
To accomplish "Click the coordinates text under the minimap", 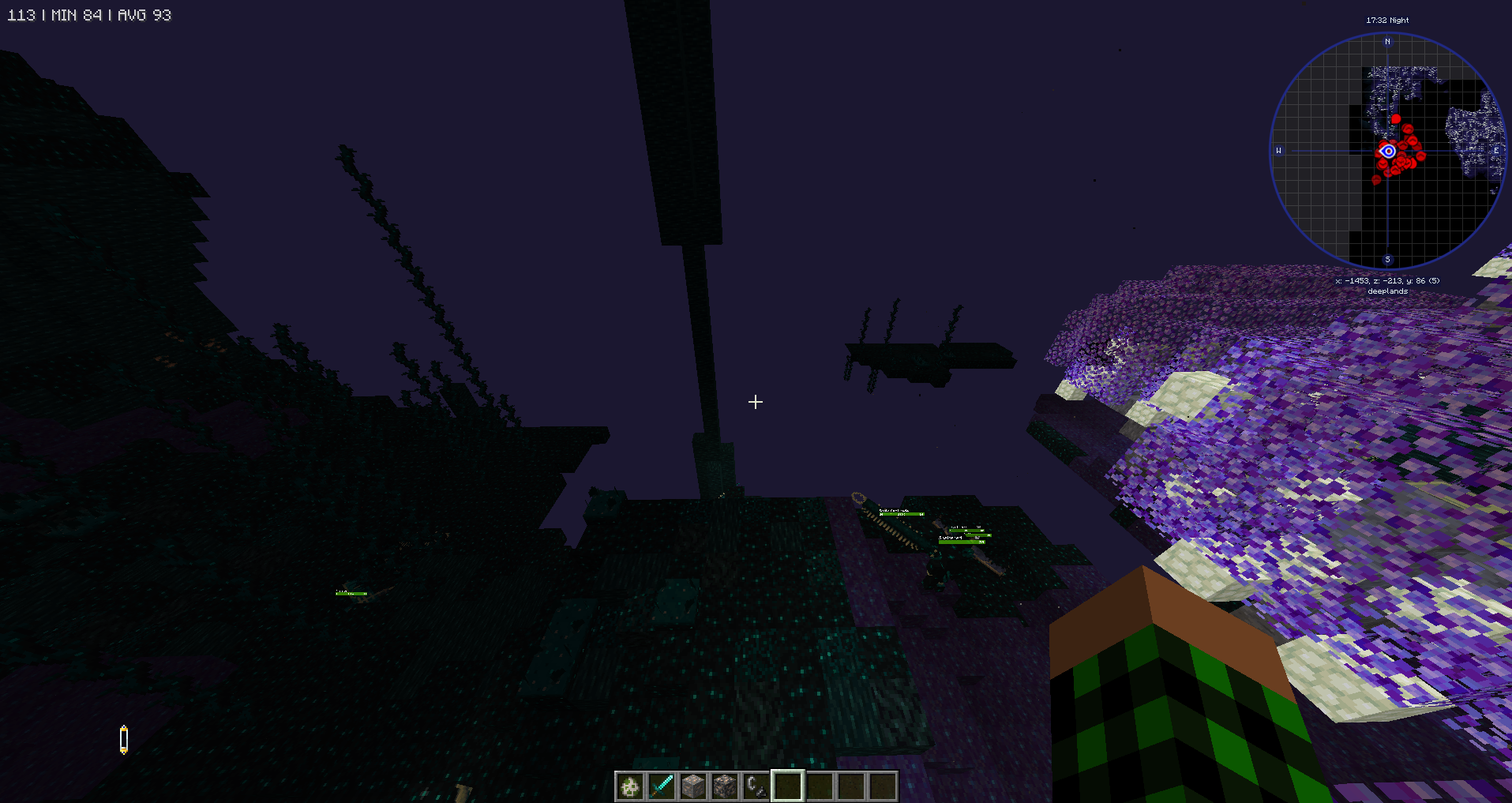I will coord(1386,280).
